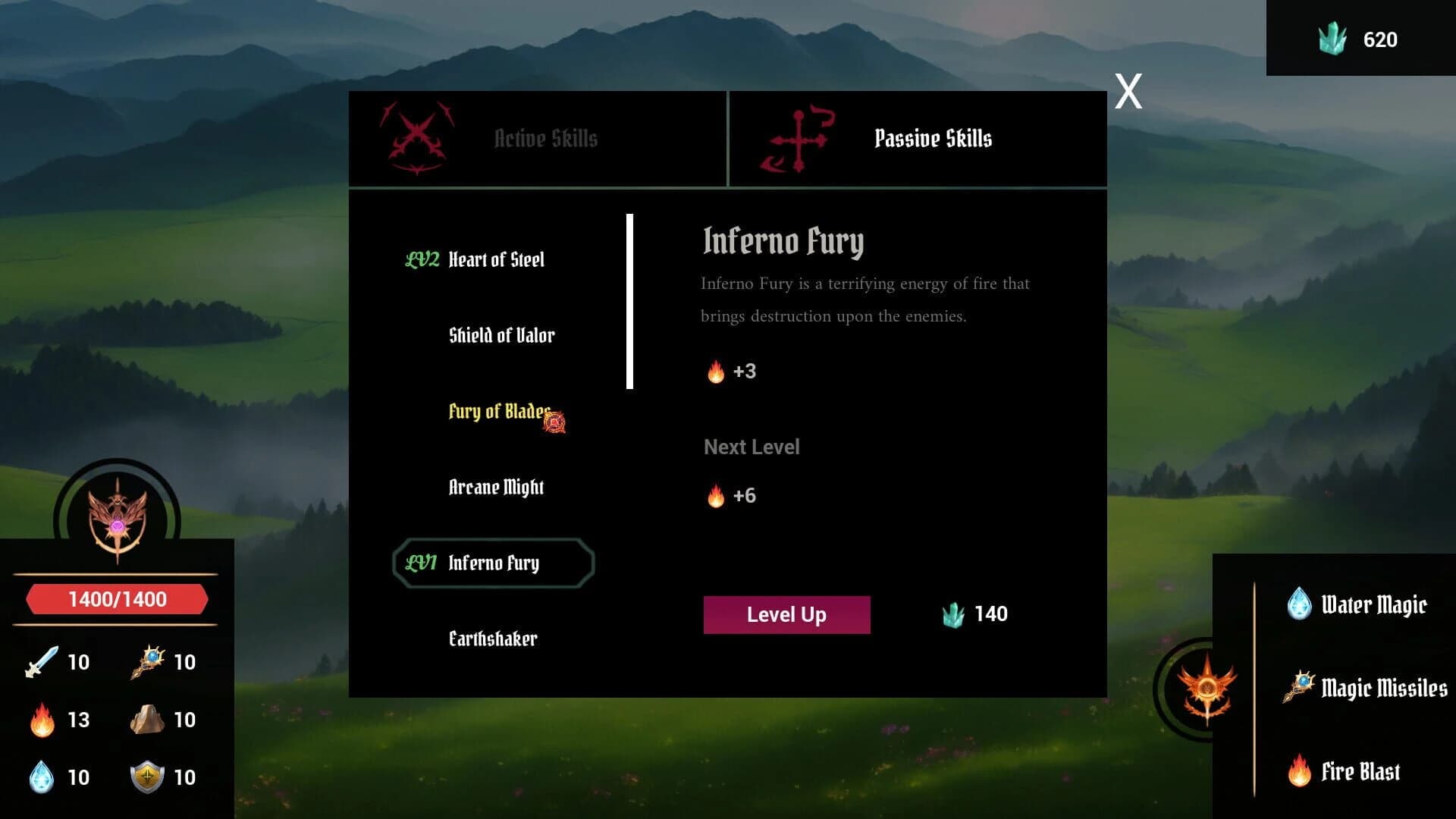Click the crossed swords Active Skills icon
The height and width of the screenshot is (819, 1456).
(x=416, y=138)
